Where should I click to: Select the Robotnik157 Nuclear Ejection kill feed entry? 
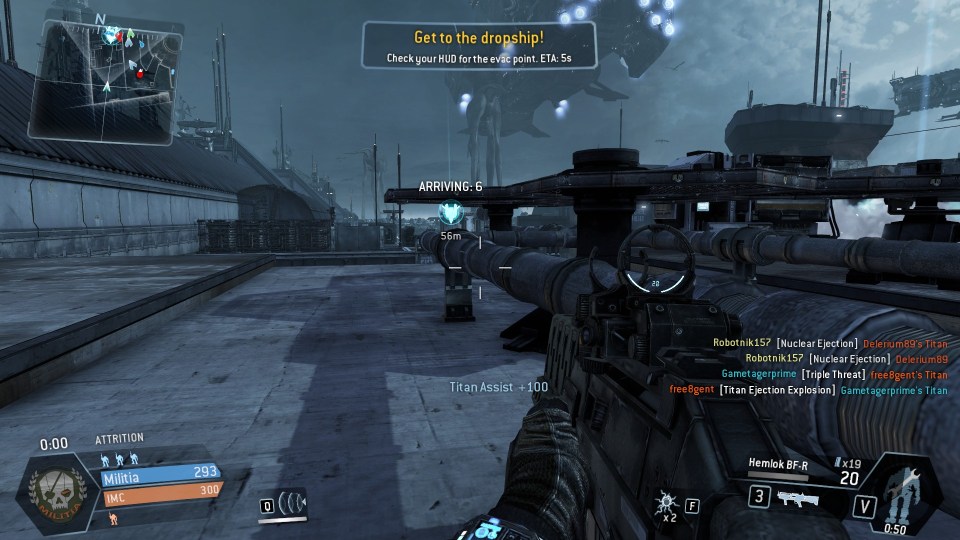(x=830, y=343)
